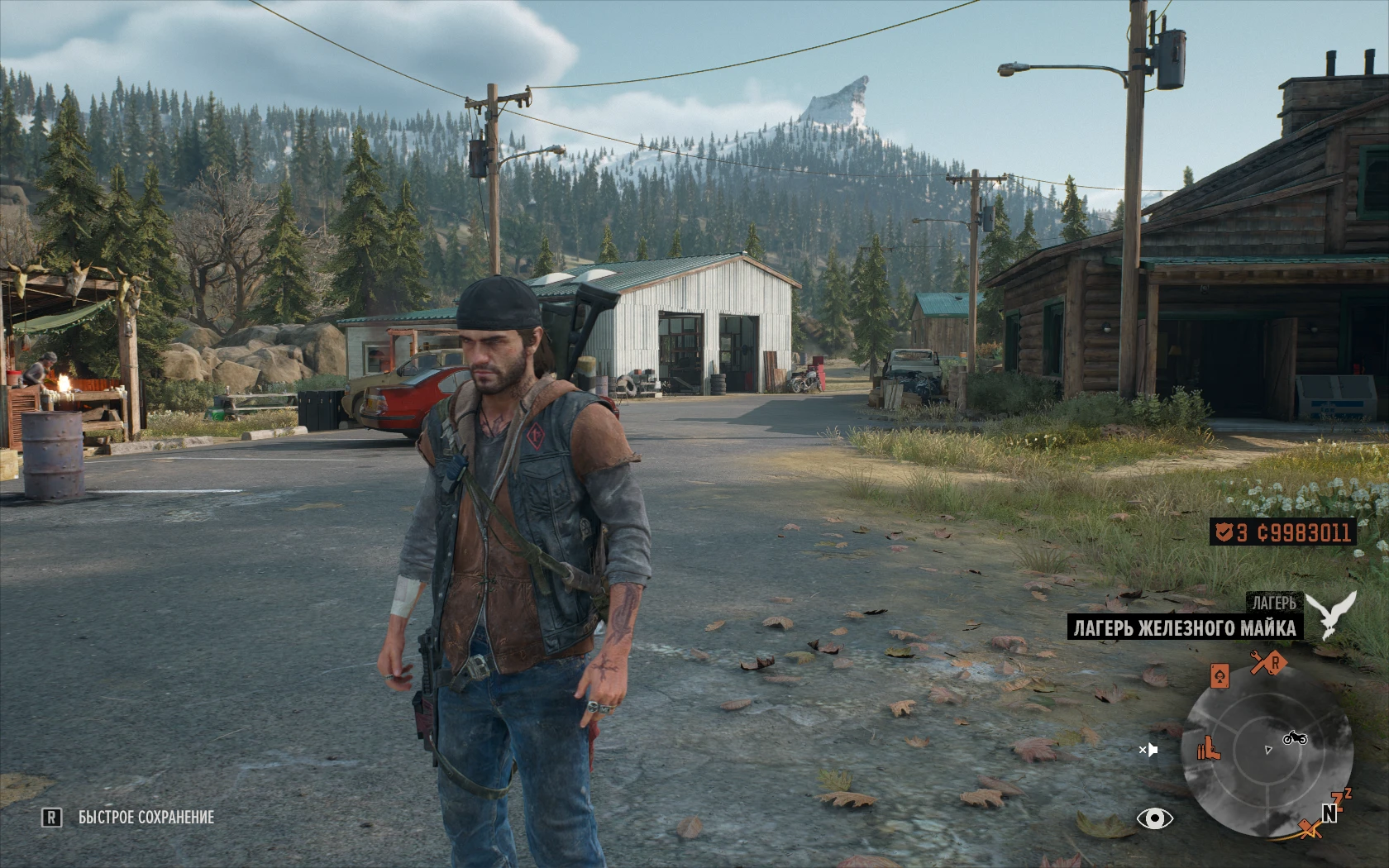This screenshot has width=1389, height=868.
Task: Open the N compass marker on minimap
Action: tap(1329, 814)
